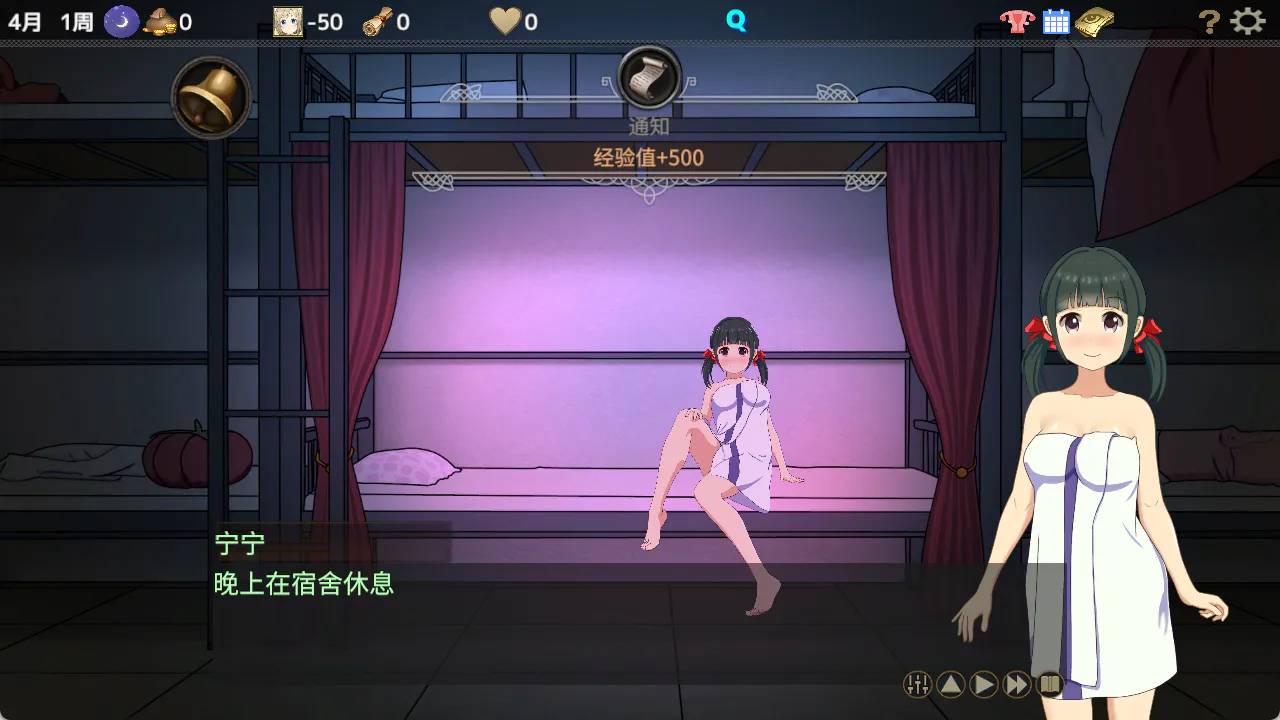
Task: Show help via the question mark
Action: click(x=1209, y=21)
